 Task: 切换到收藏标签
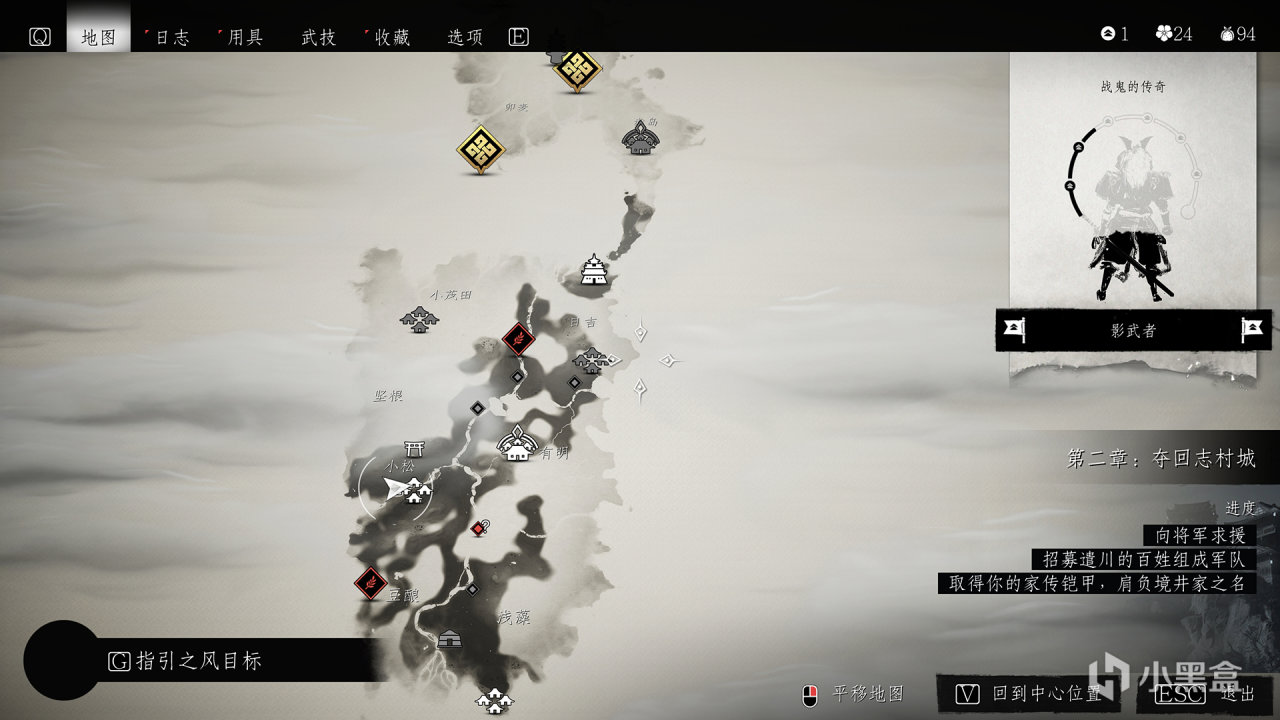[394, 36]
